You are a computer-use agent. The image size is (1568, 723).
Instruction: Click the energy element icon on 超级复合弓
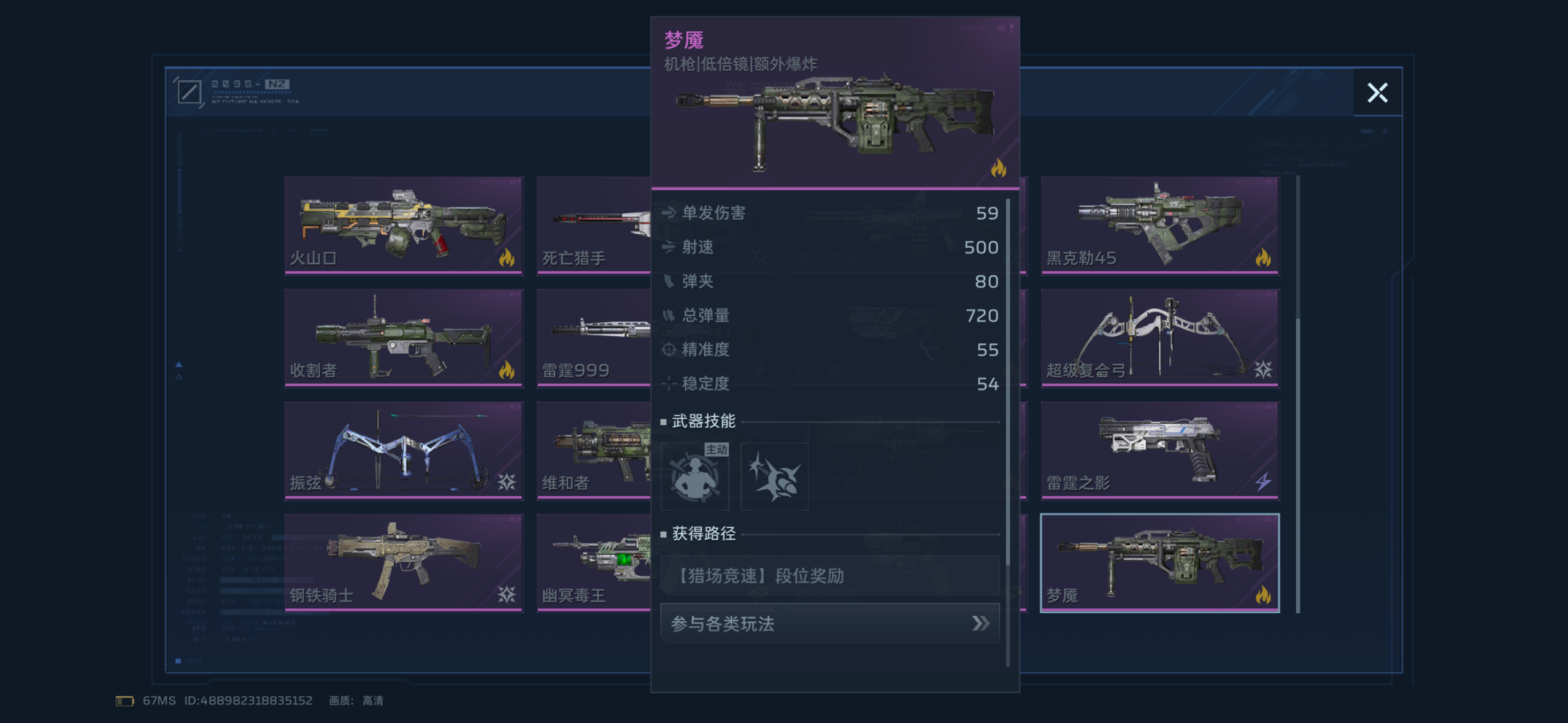pyautogui.click(x=1263, y=370)
